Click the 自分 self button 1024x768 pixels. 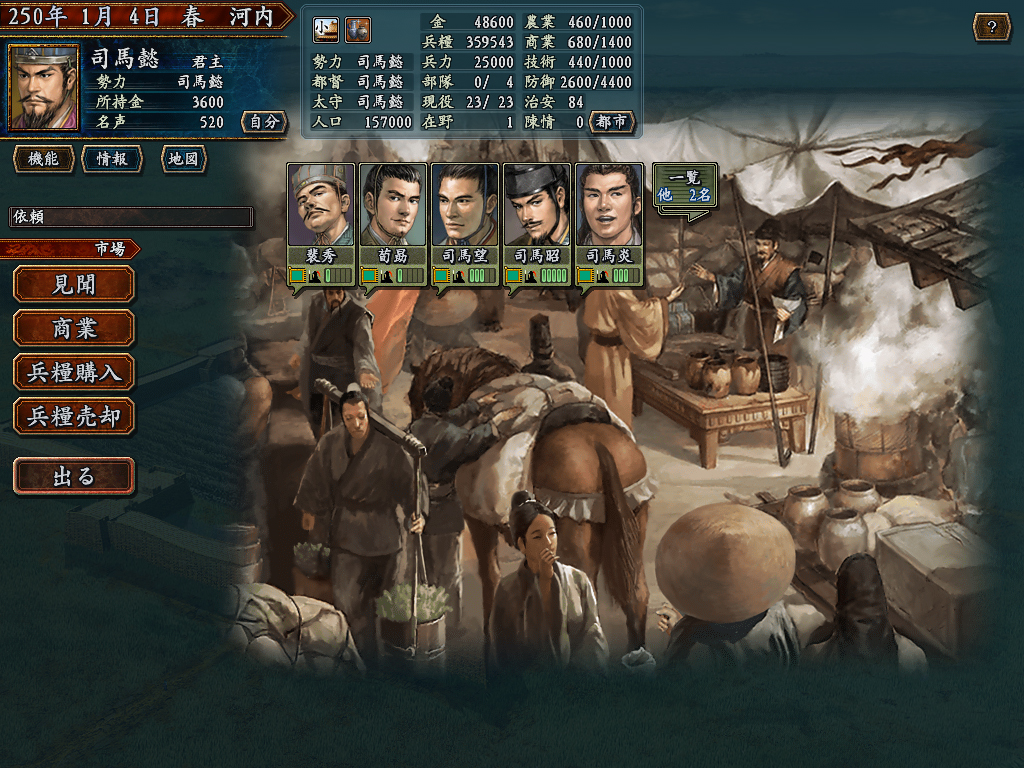[x=264, y=122]
